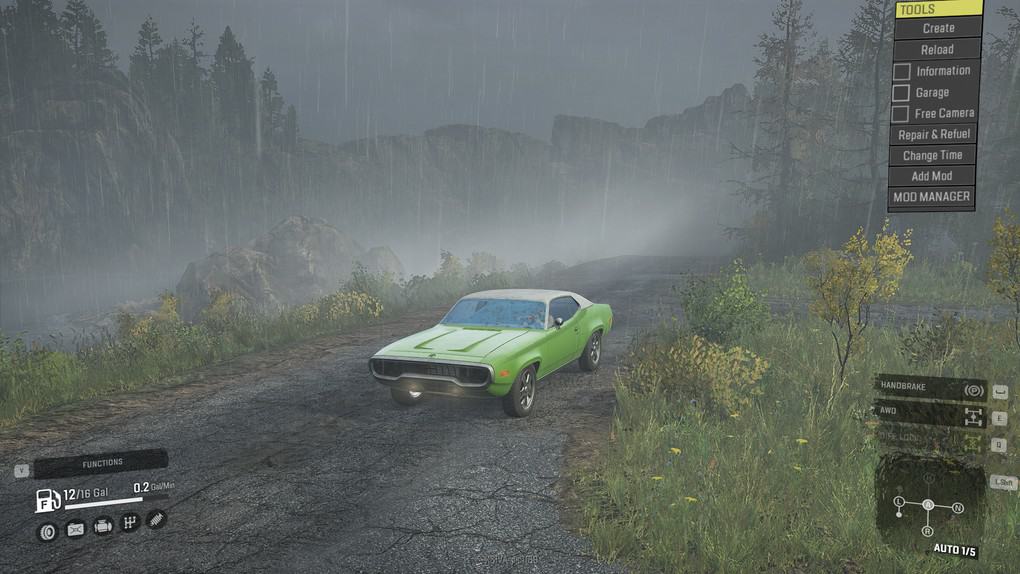Open the Change Time option
Viewport: 1020px width, 574px height.
coord(932,155)
